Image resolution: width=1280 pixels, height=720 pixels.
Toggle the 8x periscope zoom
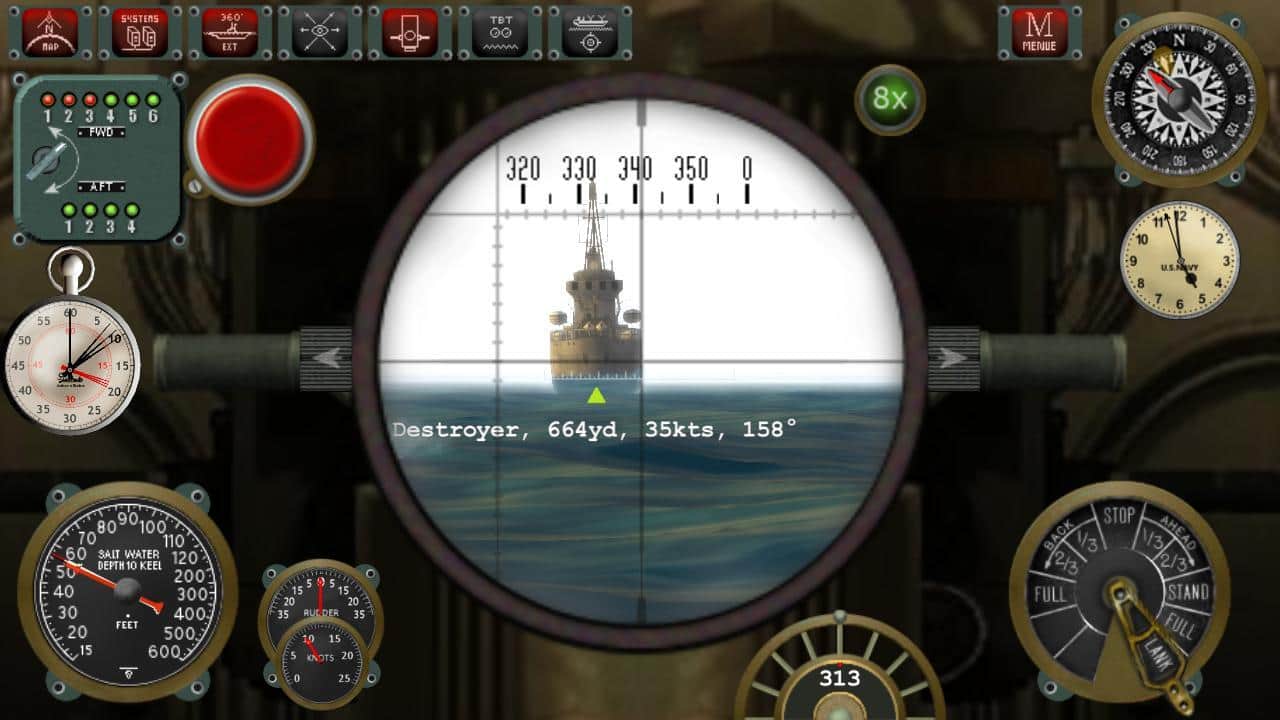click(x=889, y=98)
